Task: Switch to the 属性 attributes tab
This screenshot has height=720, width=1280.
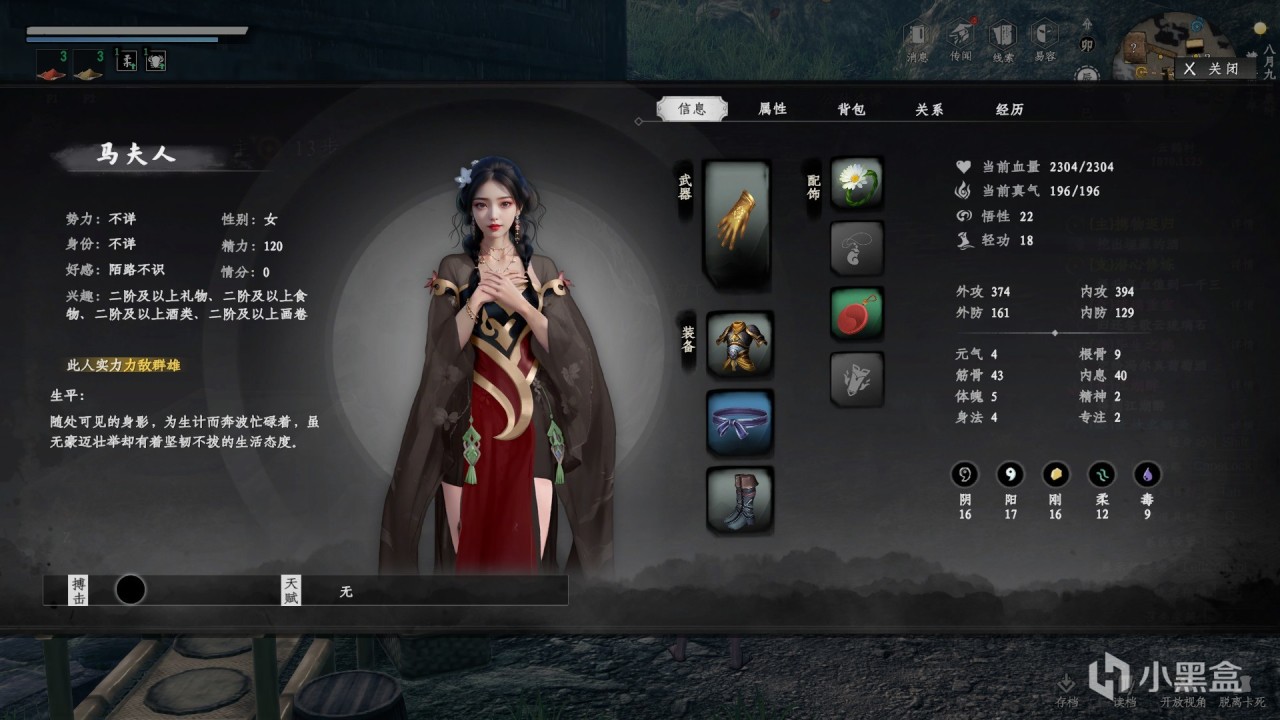Action: click(x=772, y=109)
